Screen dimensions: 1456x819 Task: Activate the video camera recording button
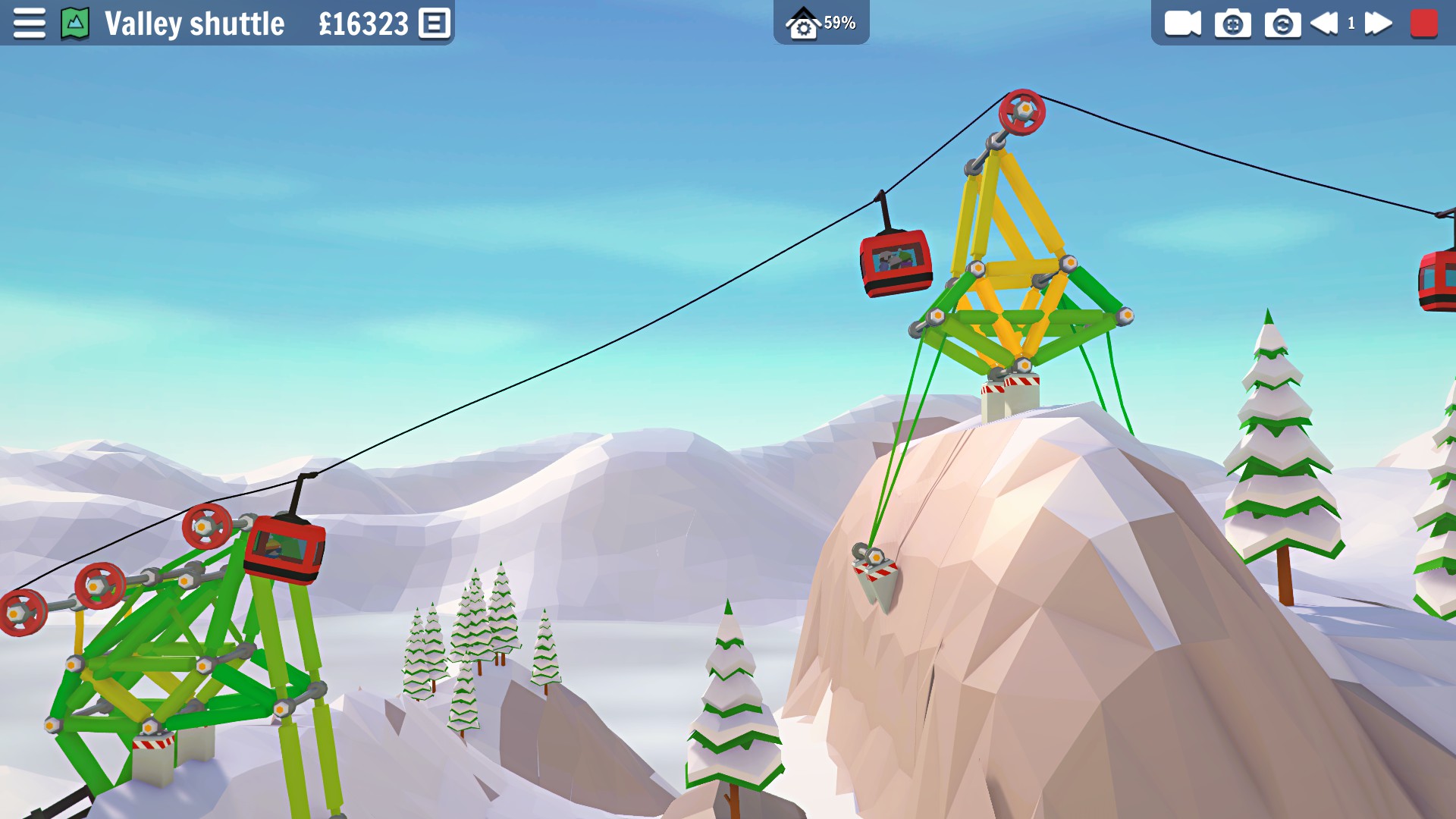(x=1182, y=24)
